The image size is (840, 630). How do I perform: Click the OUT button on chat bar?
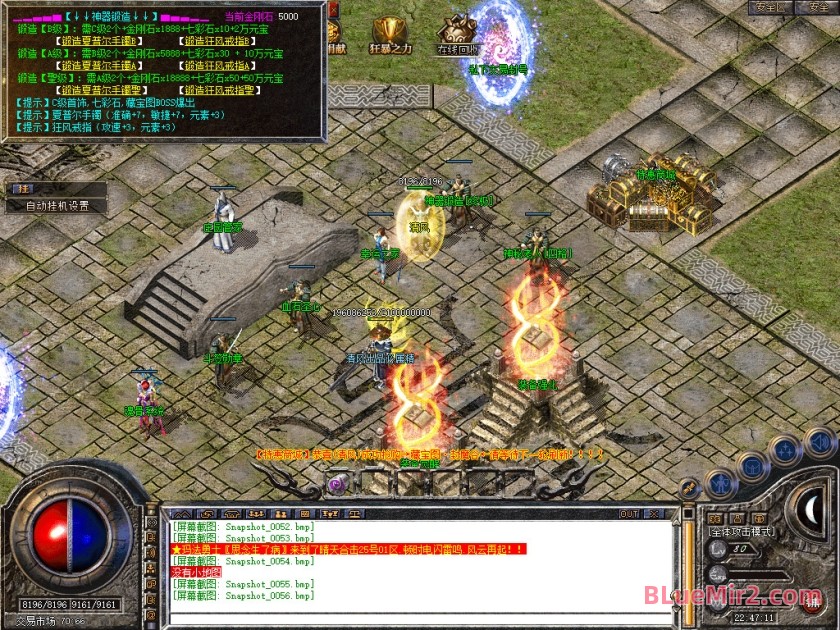(x=629, y=514)
